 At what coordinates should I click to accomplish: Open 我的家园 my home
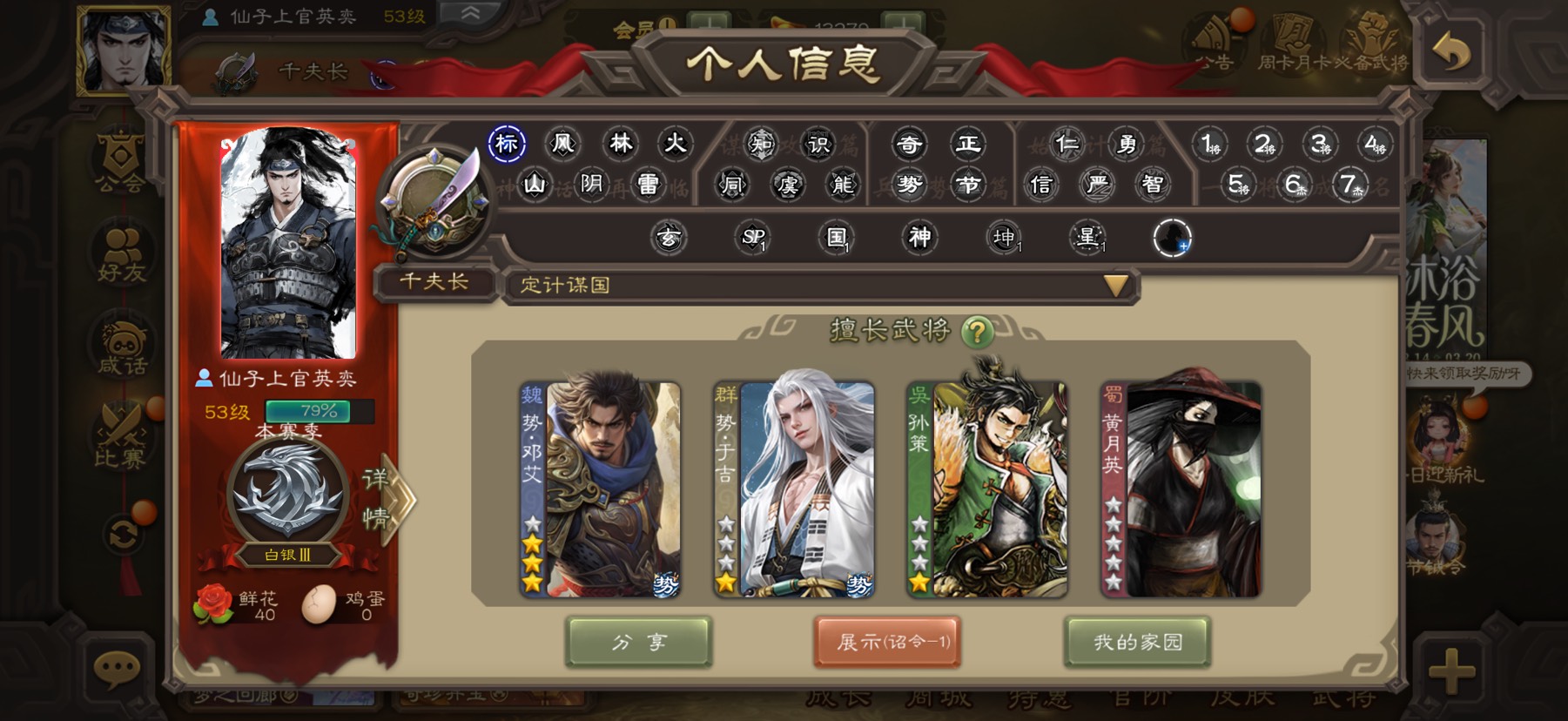click(x=1137, y=643)
